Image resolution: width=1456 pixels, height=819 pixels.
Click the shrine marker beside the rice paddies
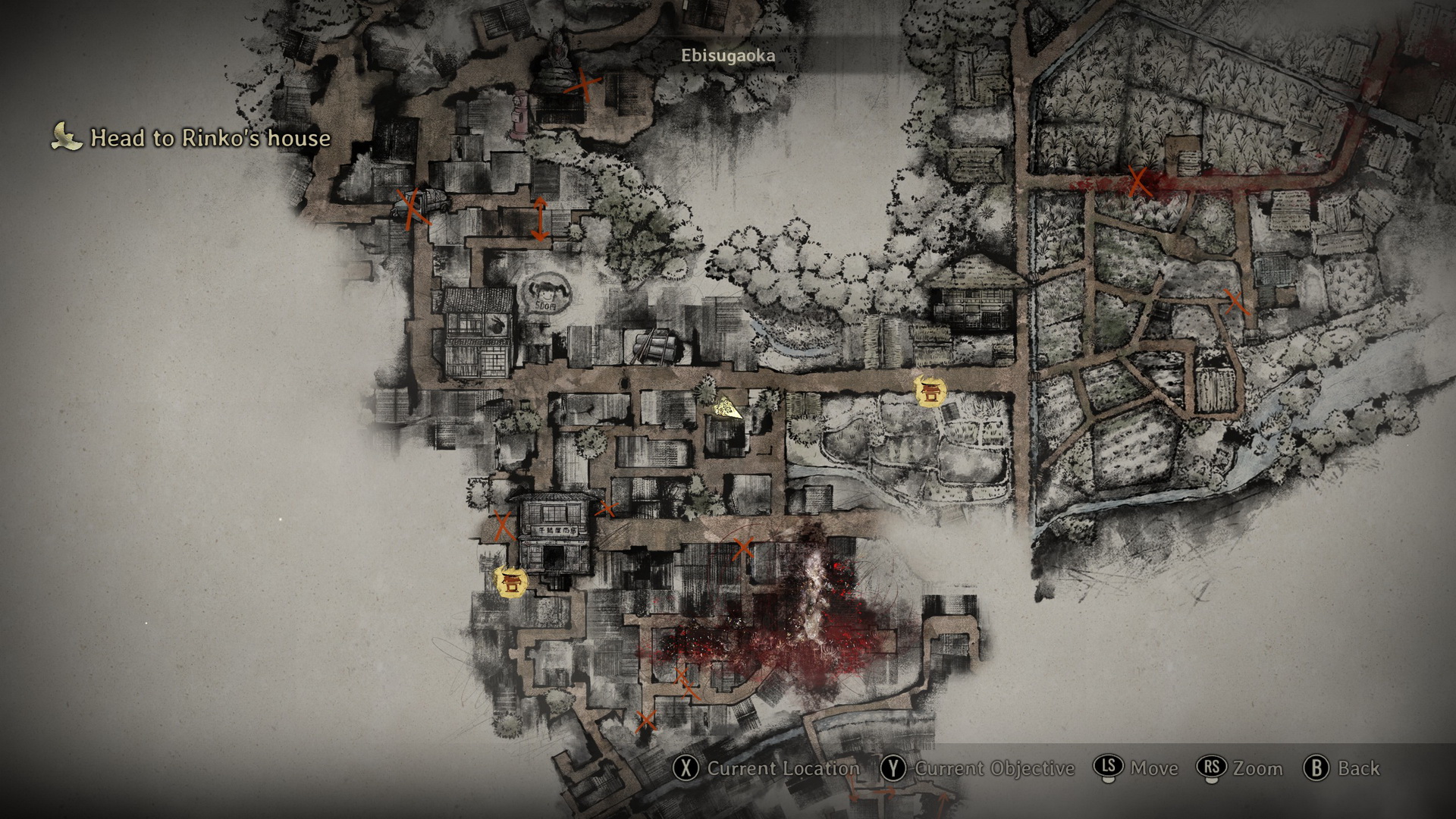coord(929,391)
